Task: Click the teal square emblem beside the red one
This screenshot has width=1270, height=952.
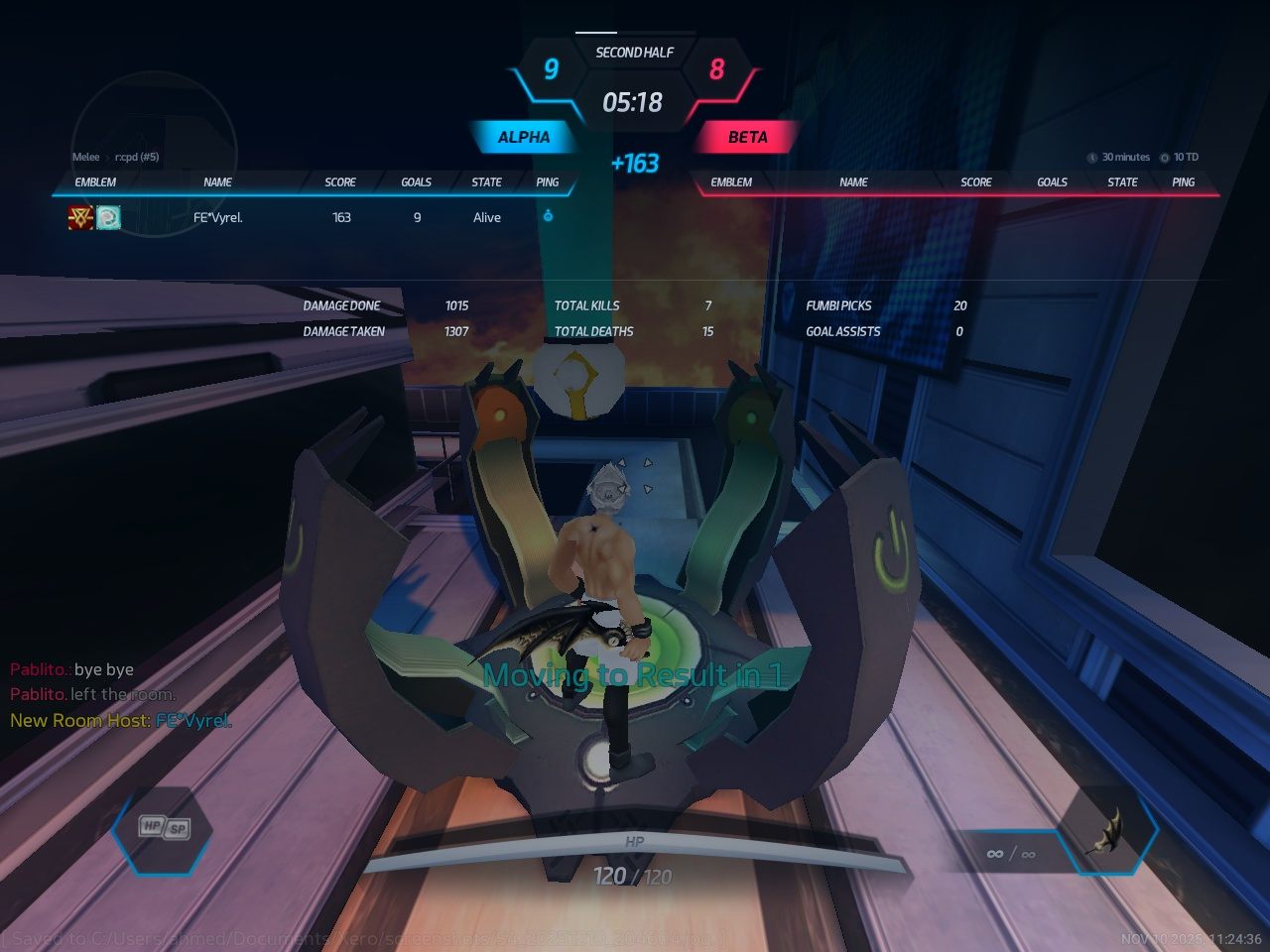Action: pyautogui.click(x=108, y=217)
